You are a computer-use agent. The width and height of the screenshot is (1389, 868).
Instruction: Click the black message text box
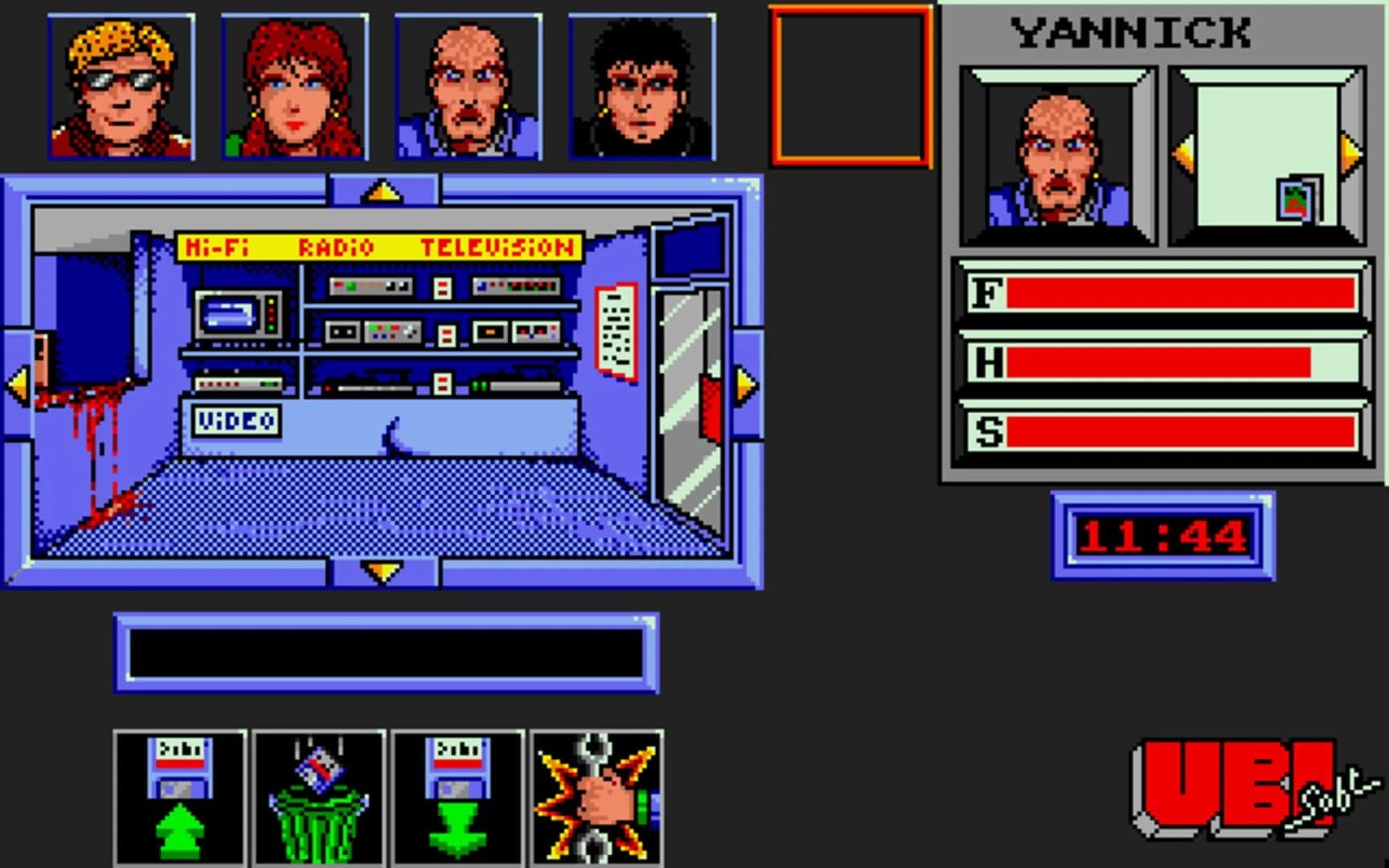click(x=386, y=653)
